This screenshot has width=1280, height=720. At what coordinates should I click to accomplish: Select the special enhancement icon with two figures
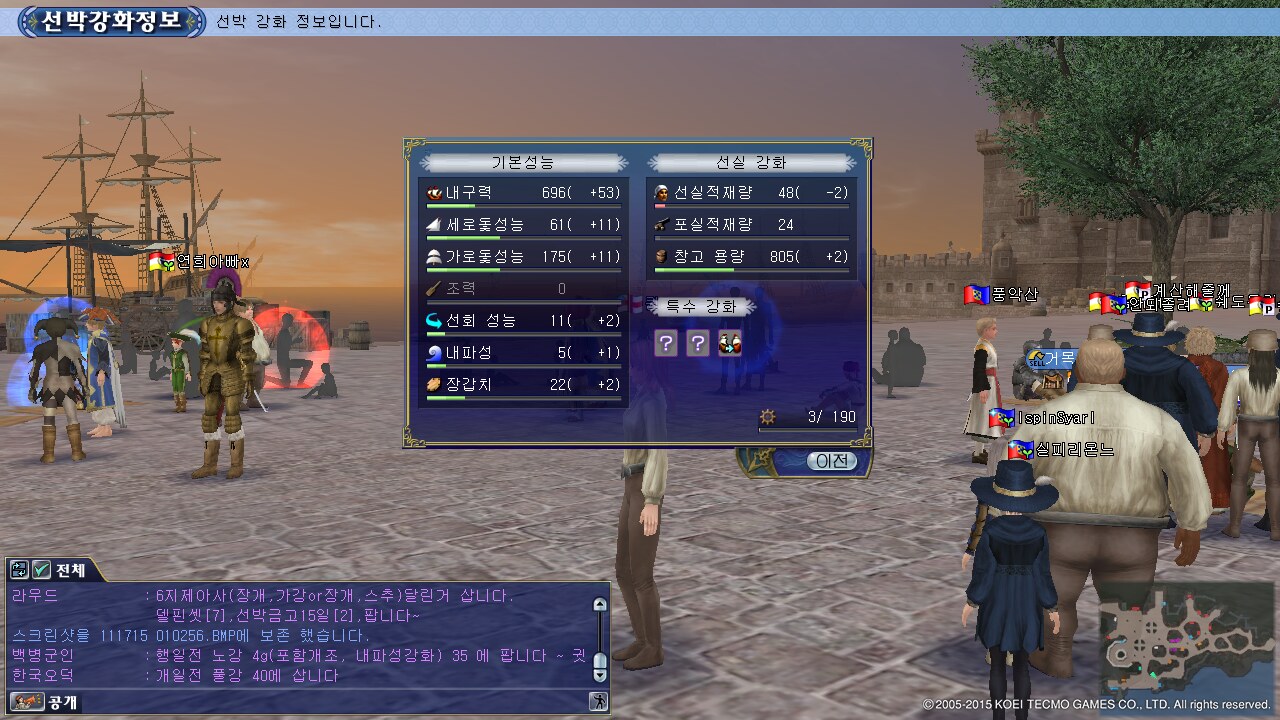pyautogui.click(x=730, y=344)
